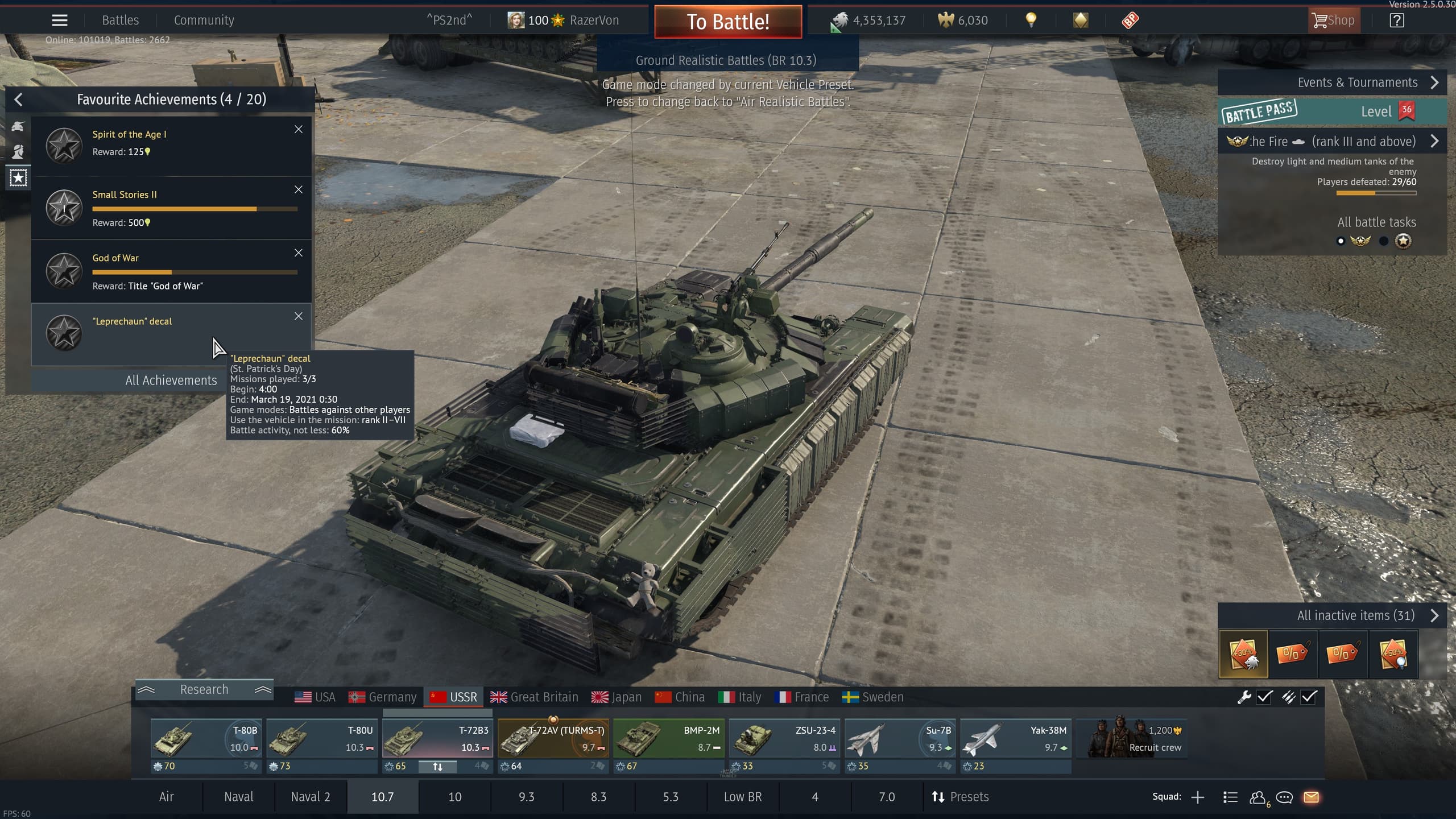Go back from Favourite Achievements panel

pos(18,100)
